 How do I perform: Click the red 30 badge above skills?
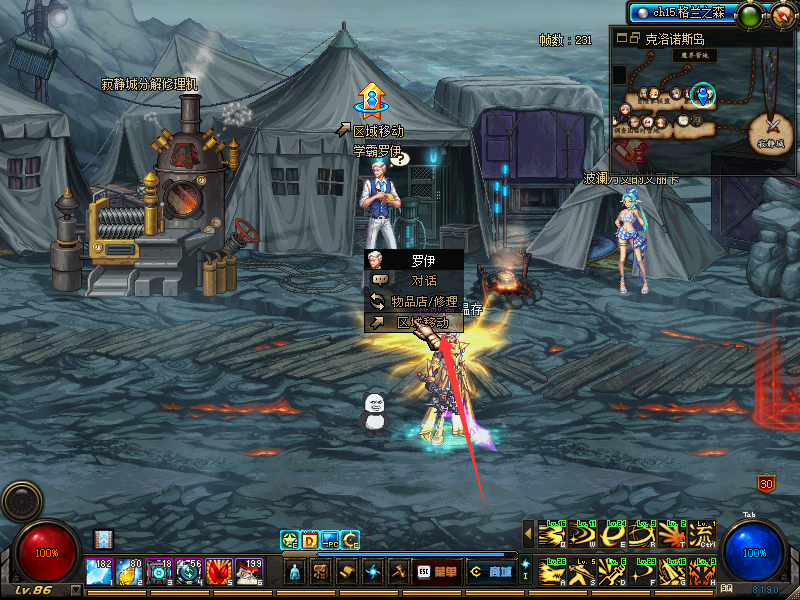pyautogui.click(x=767, y=484)
